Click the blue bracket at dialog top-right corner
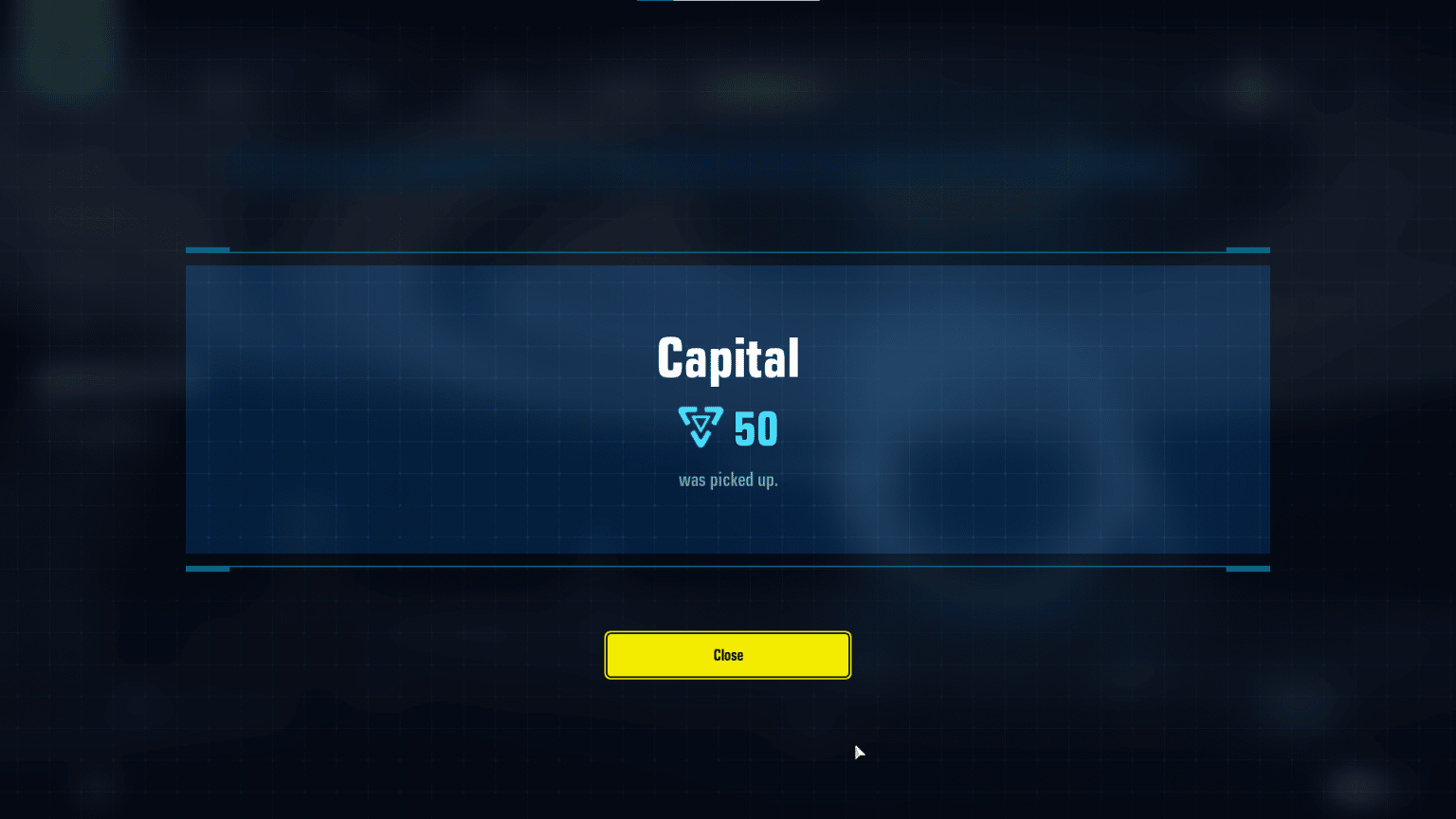The image size is (1456, 819). [1249, 249]
